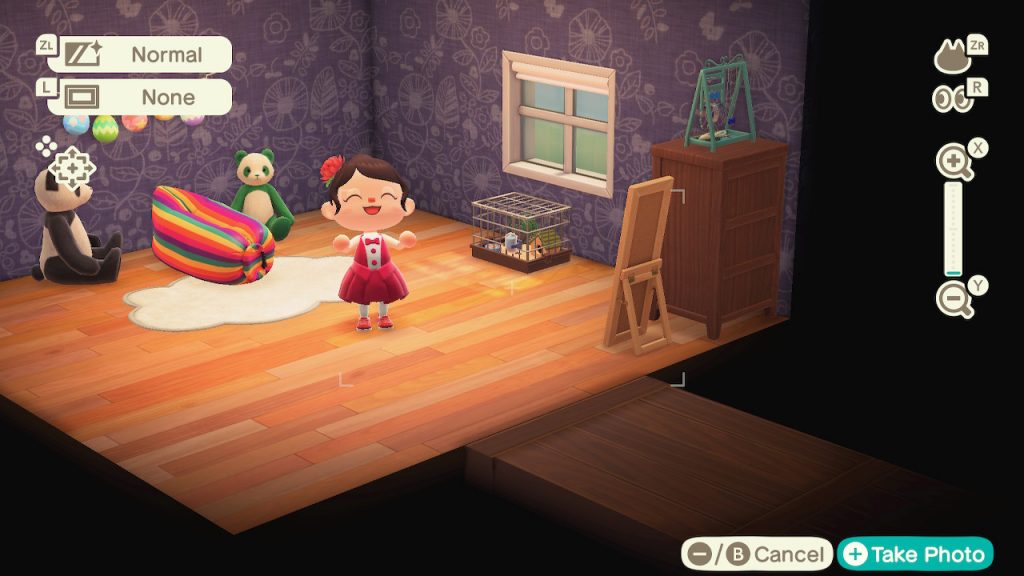
Task: Cancel out of camera mode
Action: coord(757,554)
